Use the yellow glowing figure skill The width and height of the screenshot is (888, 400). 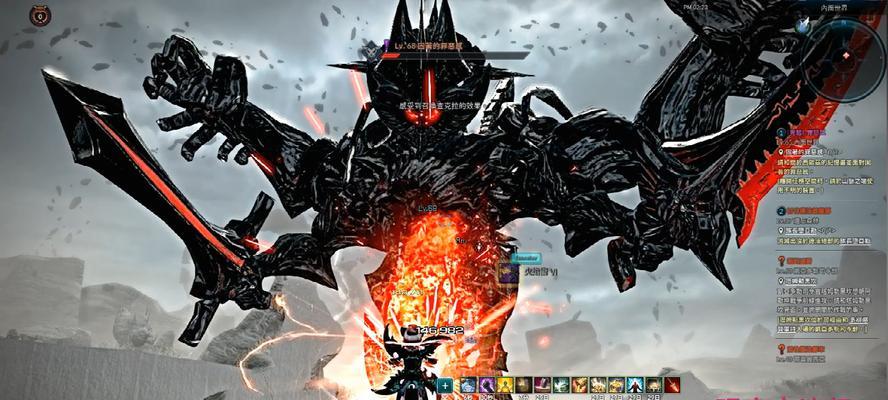point(505,385)
